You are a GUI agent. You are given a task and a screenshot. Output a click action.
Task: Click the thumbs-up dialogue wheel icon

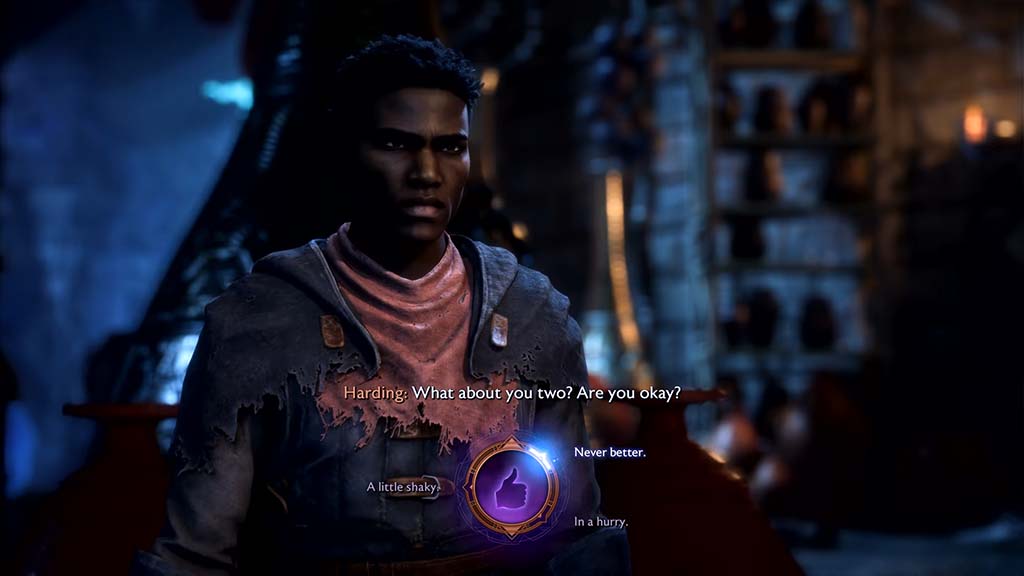pos(512,487)
